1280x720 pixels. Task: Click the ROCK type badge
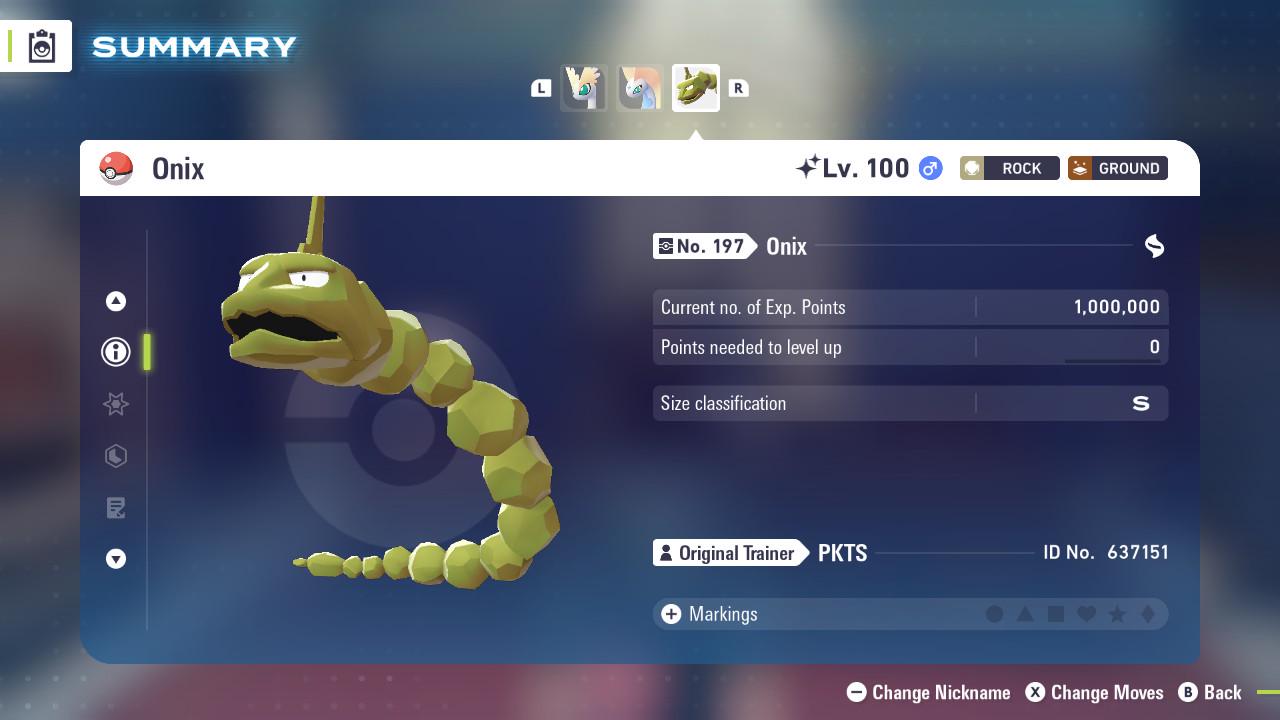(1009, 168)
